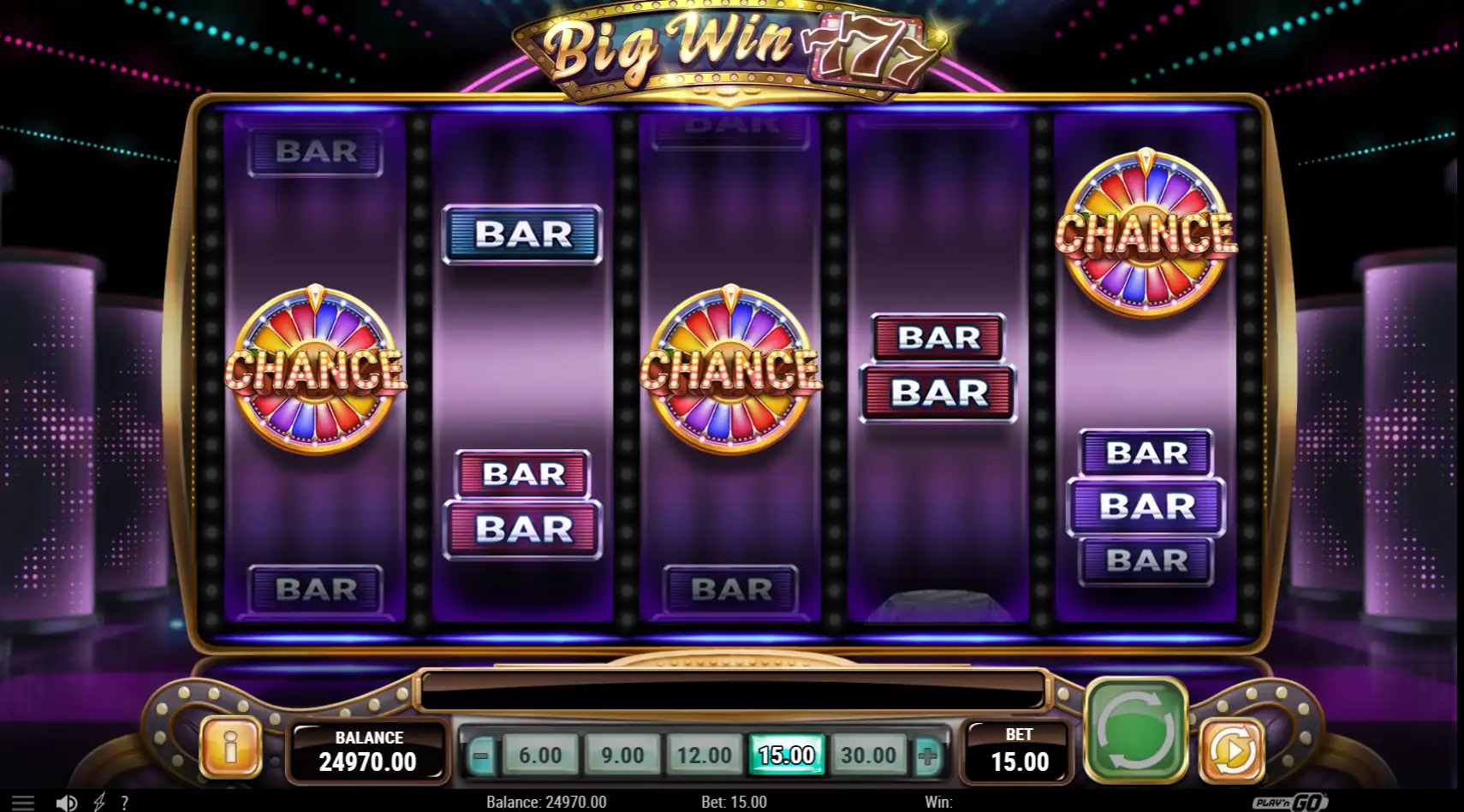Image resolution: width=1464 pixels, height=812 pixels.
Task: Mute sound with the speaker icon
Action: 68,803
